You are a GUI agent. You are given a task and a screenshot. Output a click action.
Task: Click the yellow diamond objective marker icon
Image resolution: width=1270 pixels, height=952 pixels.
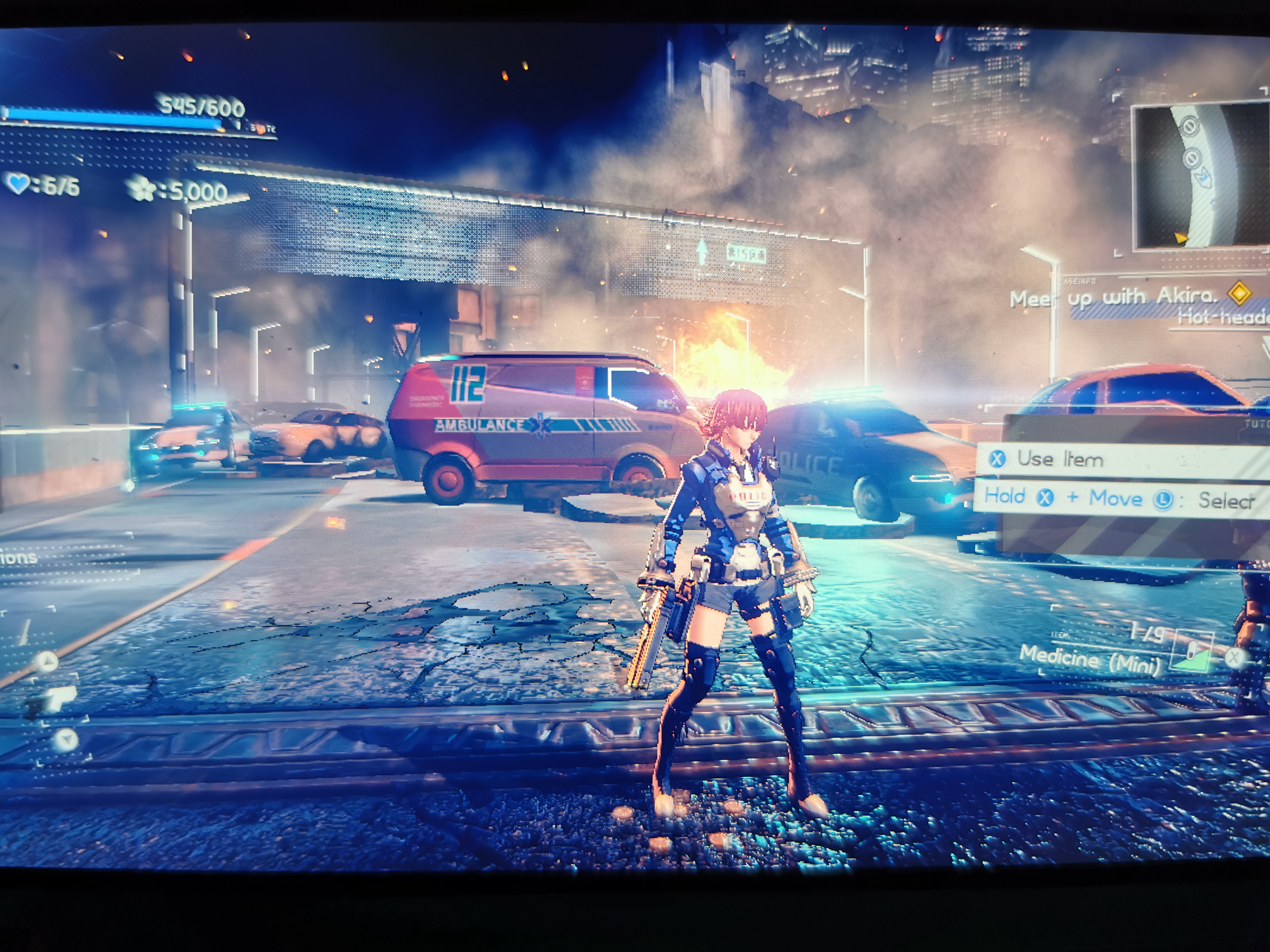click(1240, 293)
